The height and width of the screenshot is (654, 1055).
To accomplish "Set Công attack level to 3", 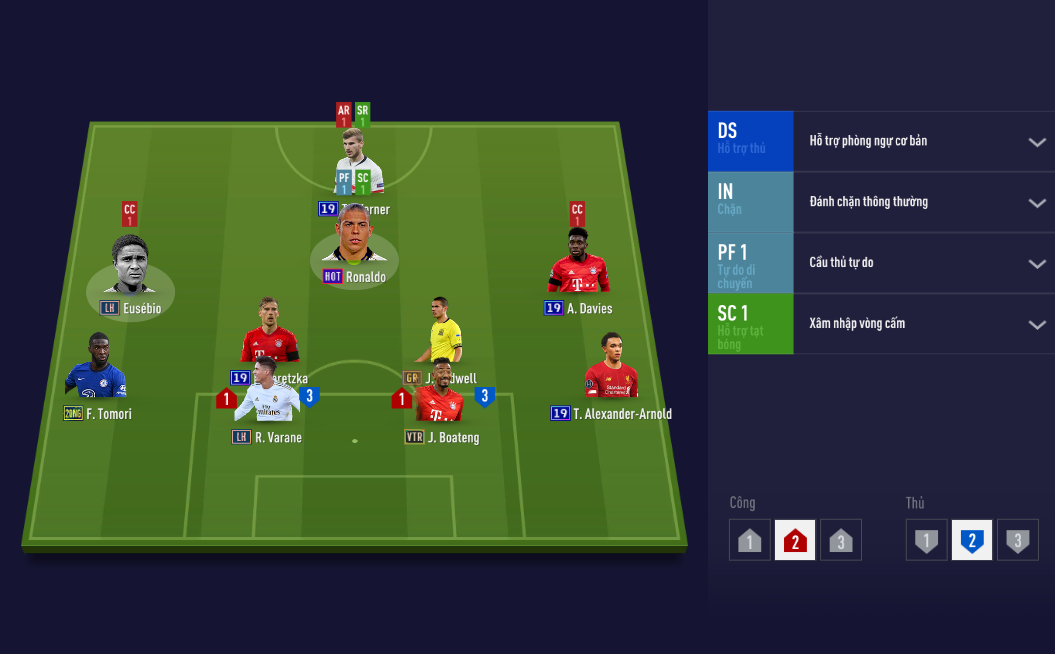I will click(841, 541).
